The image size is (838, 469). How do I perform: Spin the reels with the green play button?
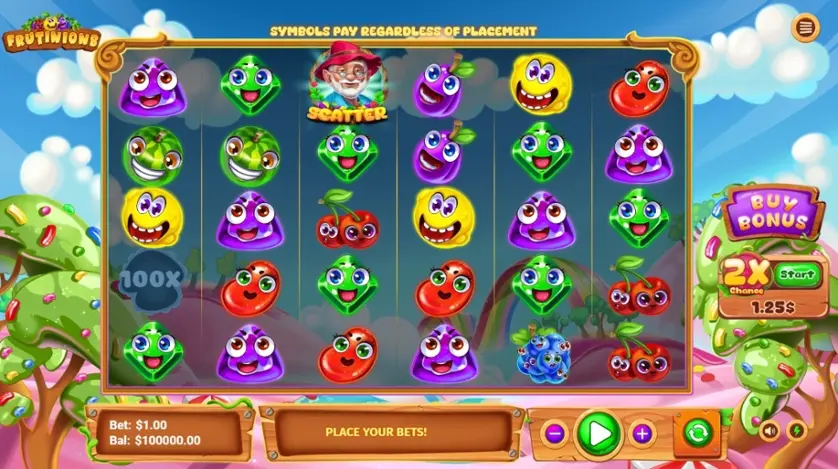pyautogui.click(x=599, y=433)
